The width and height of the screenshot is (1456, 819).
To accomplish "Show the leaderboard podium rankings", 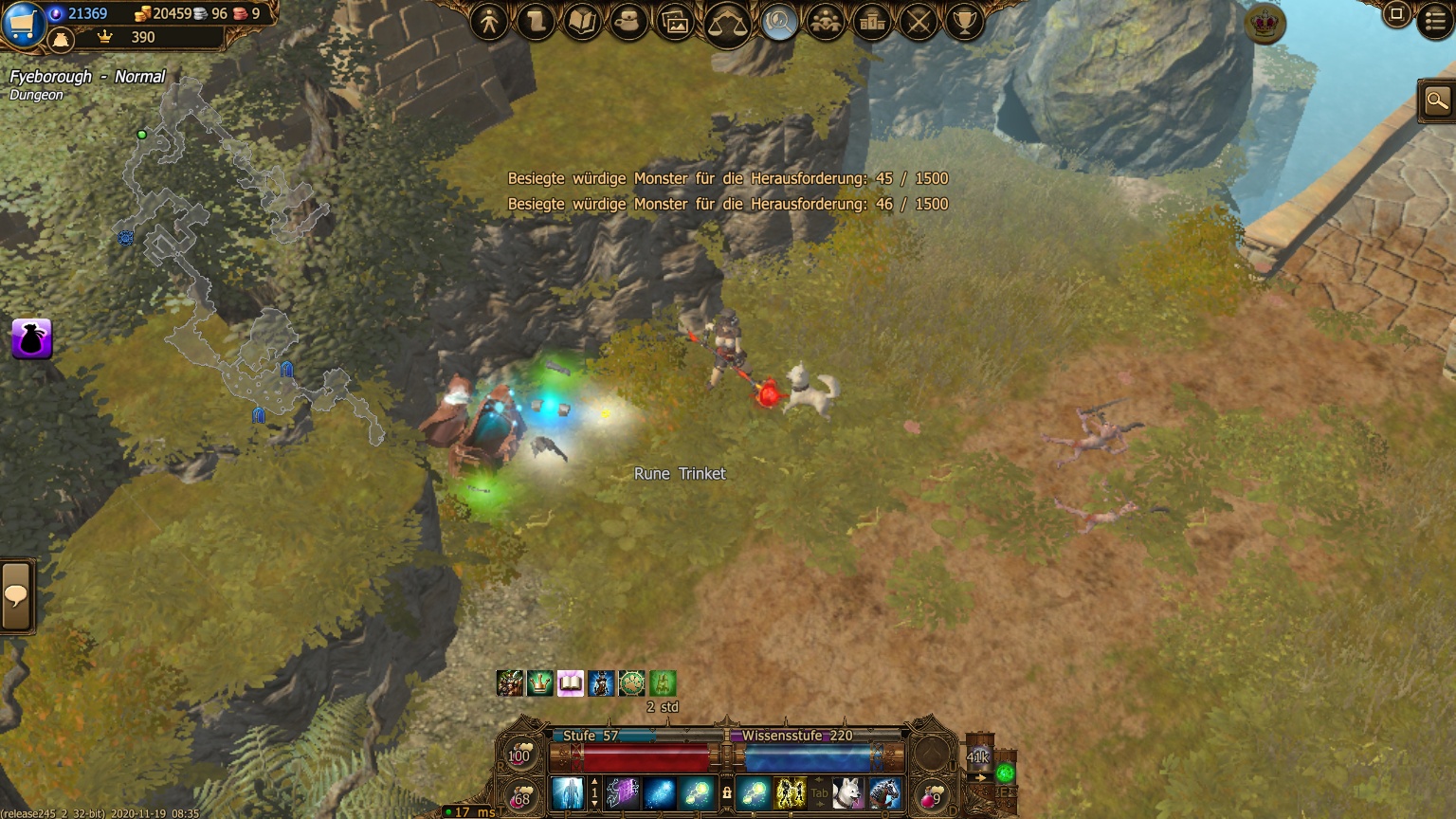I will (872, 21).
